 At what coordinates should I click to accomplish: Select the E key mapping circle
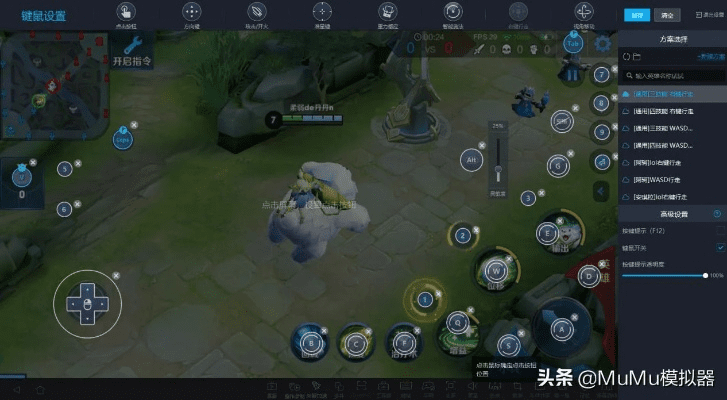pos(546,233)
